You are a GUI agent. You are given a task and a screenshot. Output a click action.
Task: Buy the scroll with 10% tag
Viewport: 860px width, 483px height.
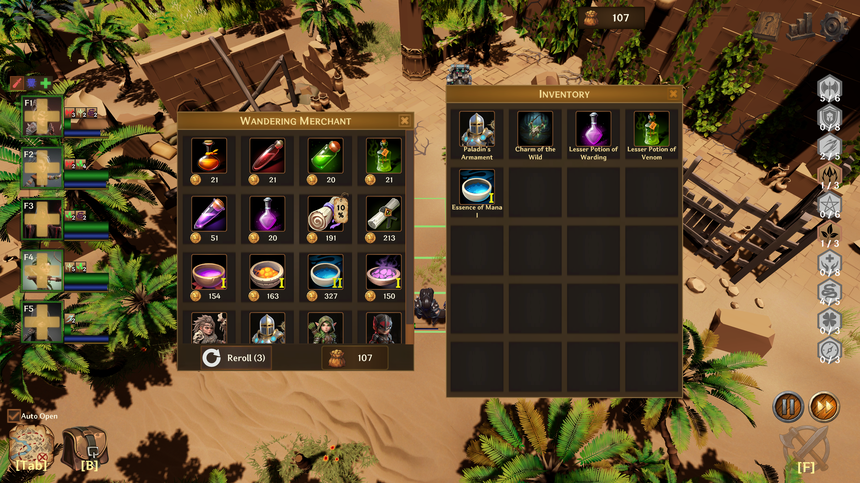(326, 212)
